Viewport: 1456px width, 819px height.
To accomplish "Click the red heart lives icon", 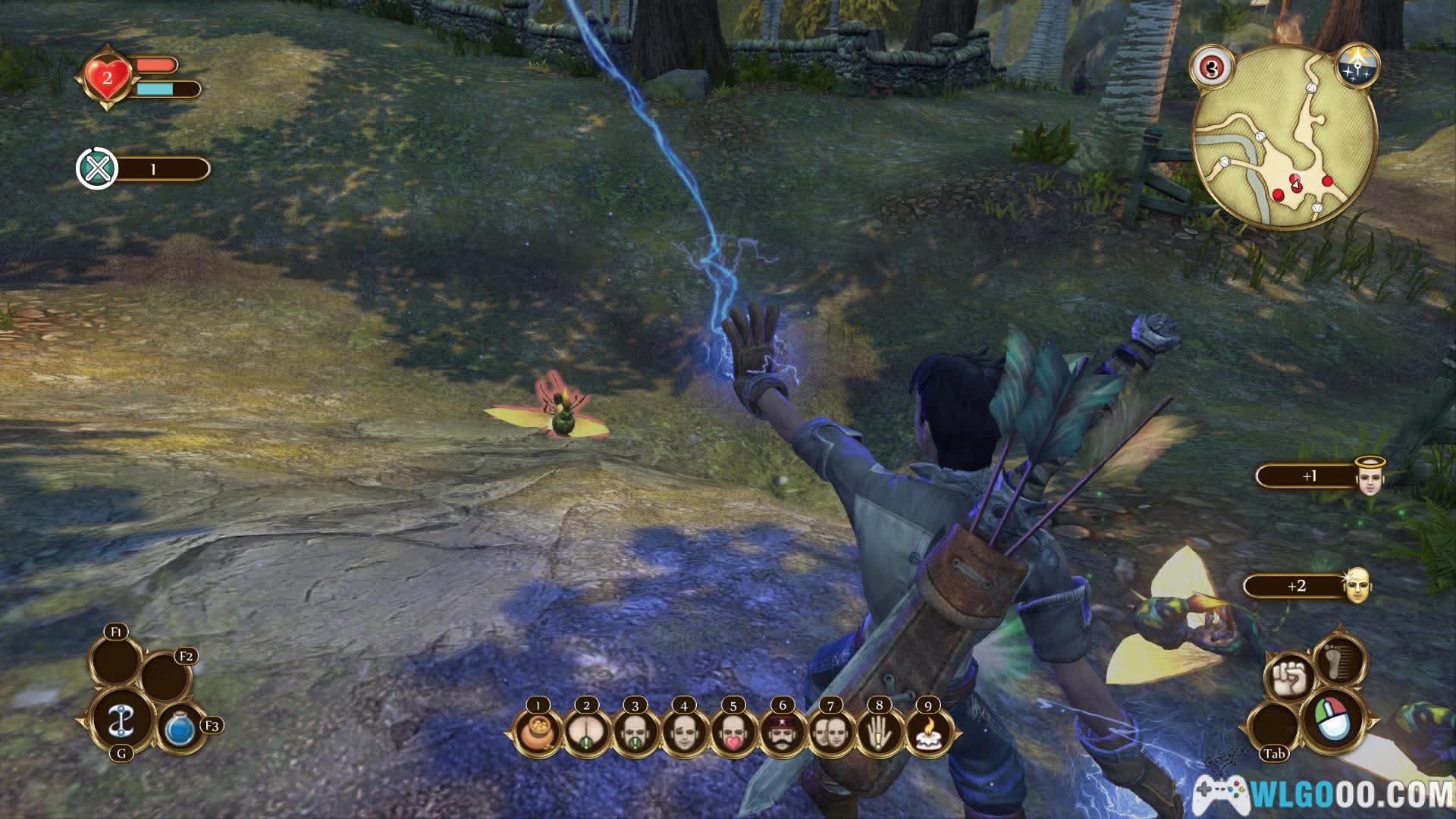I will 107,77.
